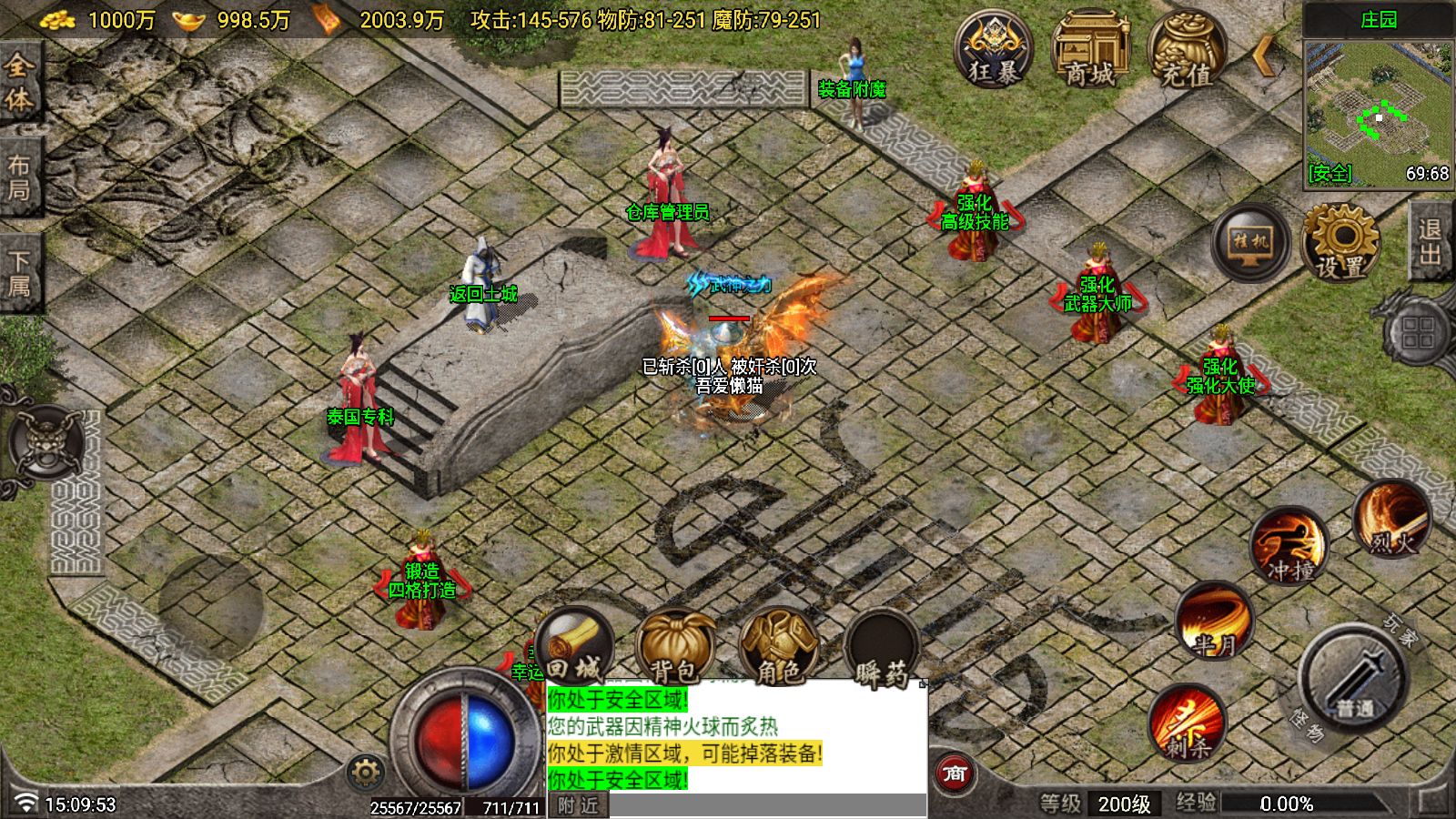1456x819 pixels.
Task: Select the 布局 layout tab
Action: (19, 177)
